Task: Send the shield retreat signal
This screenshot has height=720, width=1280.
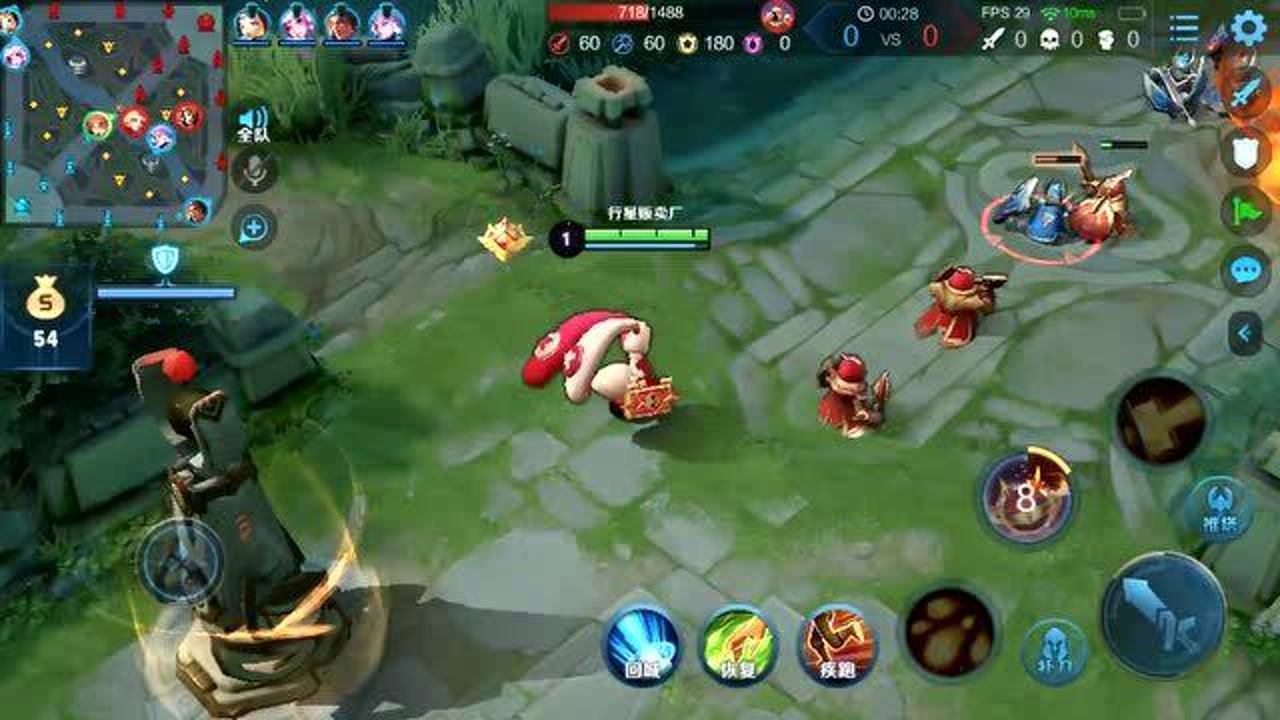Action: pyautogui.click(x=1245, y=152)
